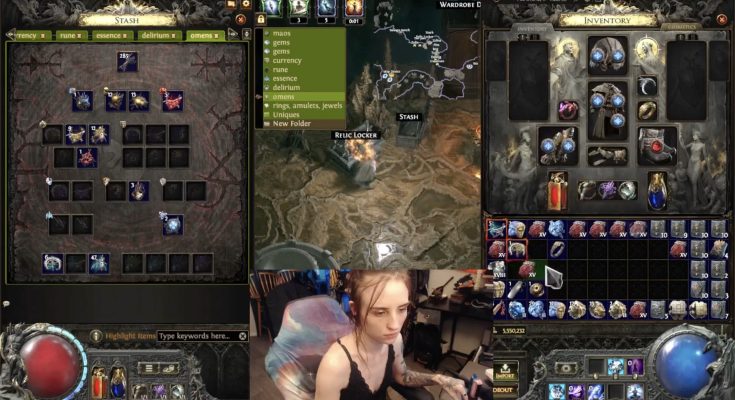Close the Inventory panel
Screen dimensions: 735x400
click(718, 18)
